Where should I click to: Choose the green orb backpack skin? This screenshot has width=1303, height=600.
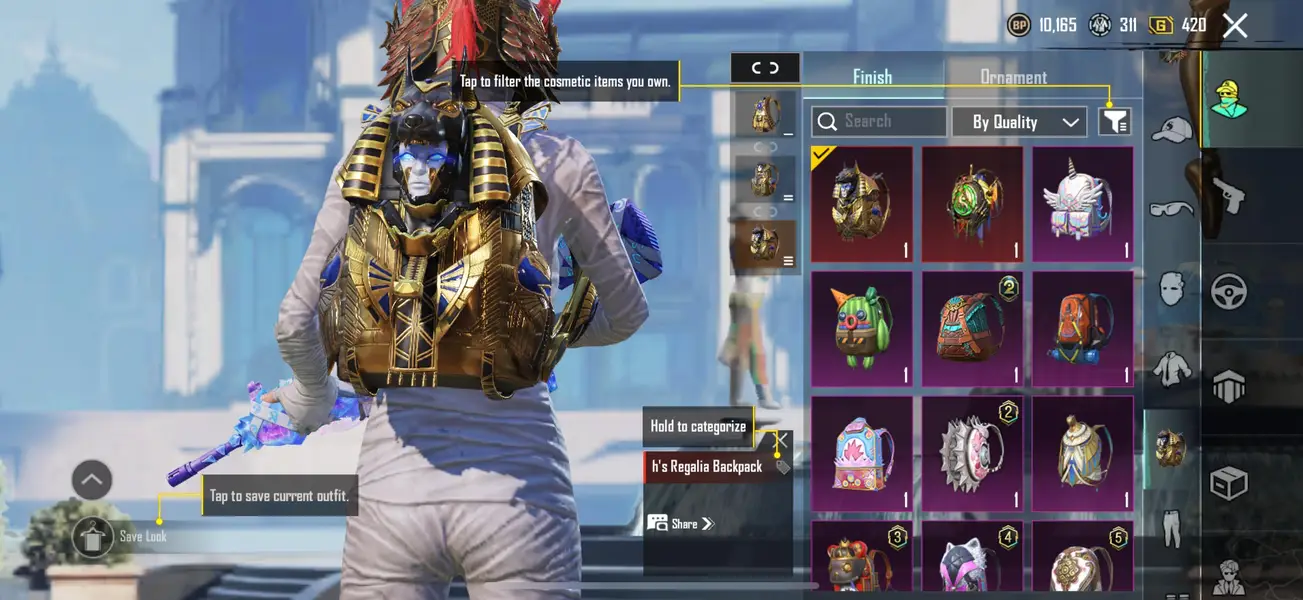point(972,204)
